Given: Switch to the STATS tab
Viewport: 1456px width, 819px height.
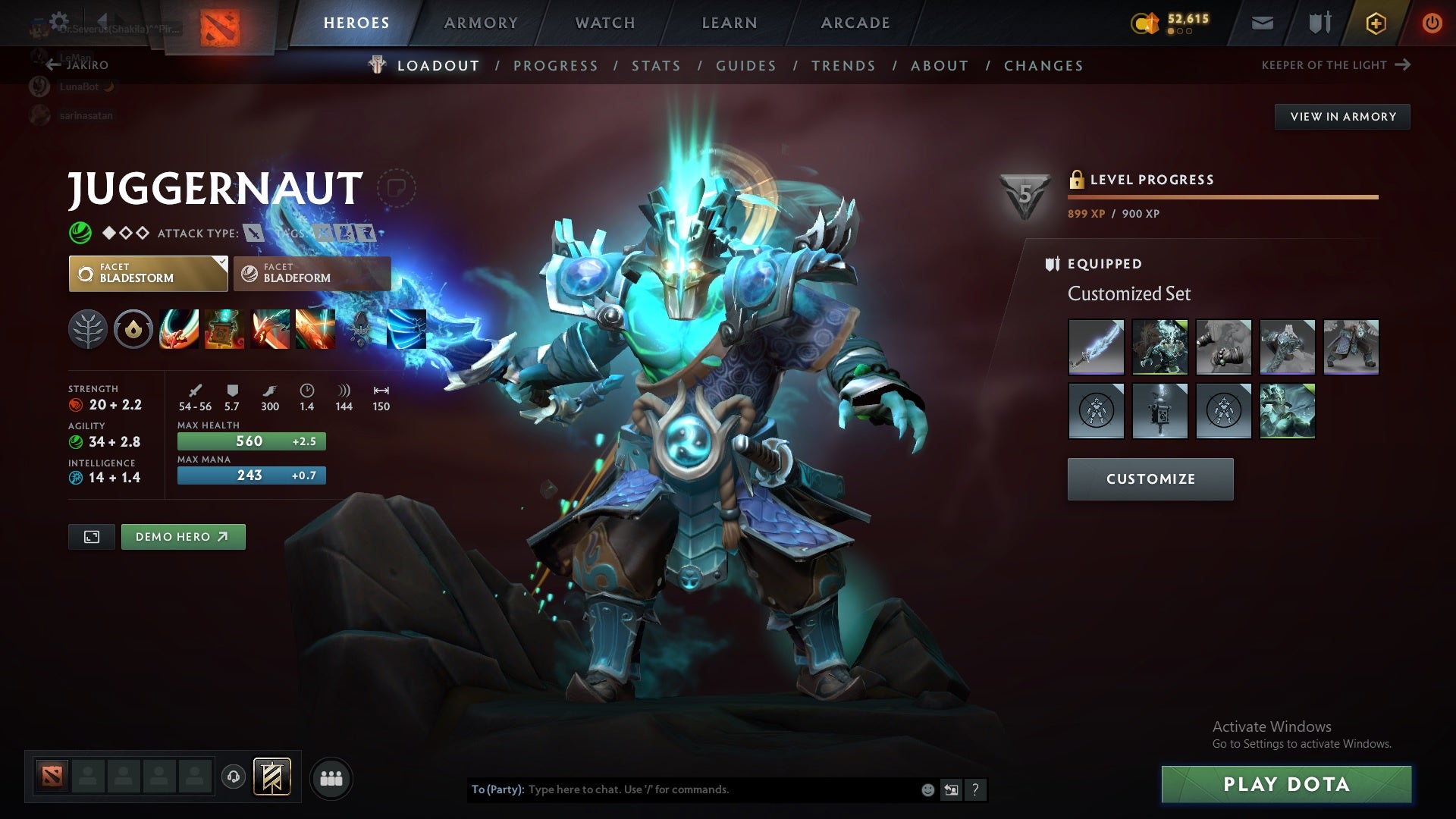Looking at the screenshot, I should tap(657, 66).
